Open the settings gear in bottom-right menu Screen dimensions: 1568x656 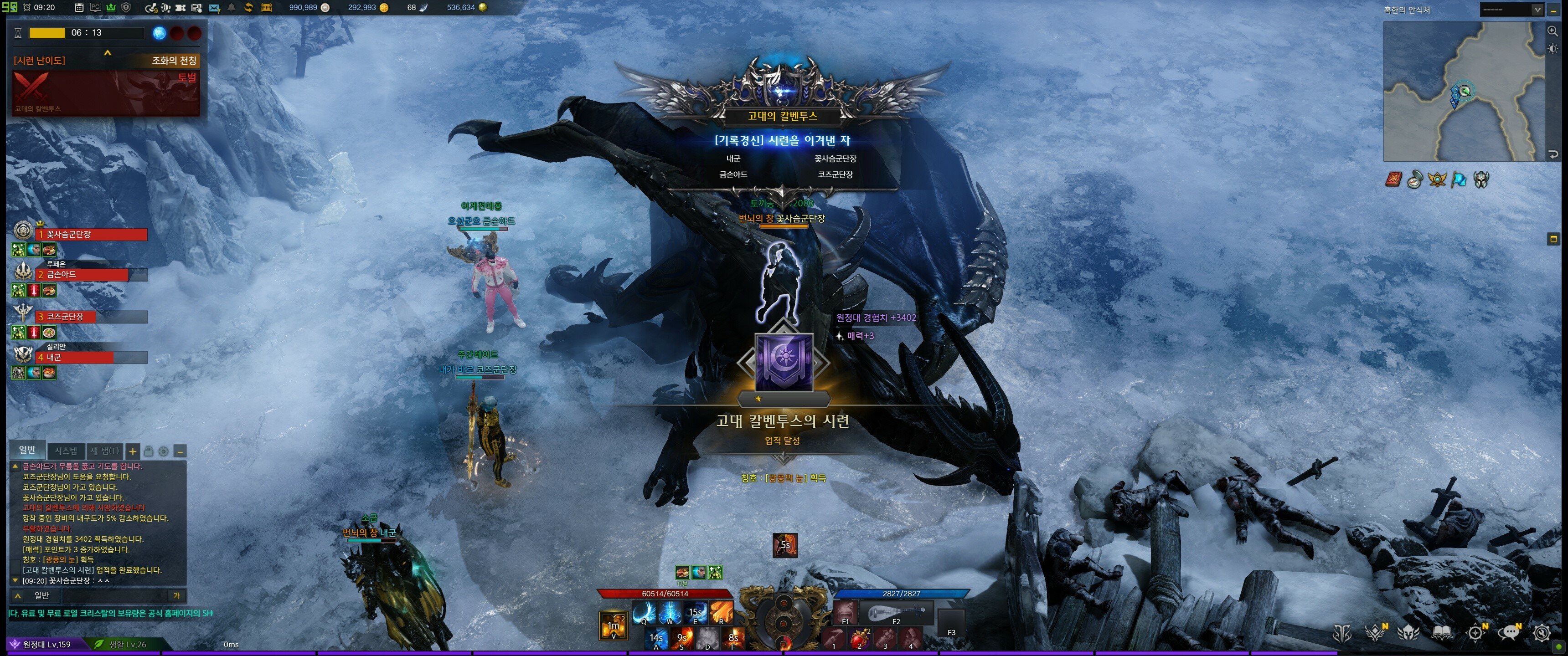click(x=1542, y=634)
